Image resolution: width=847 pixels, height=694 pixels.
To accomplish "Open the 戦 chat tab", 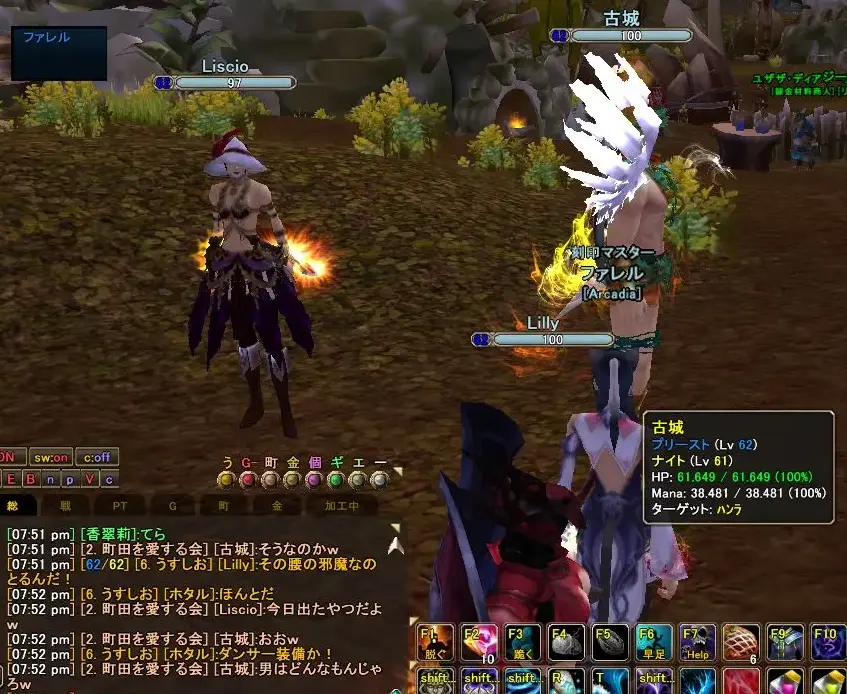I will [x=65, y=507].
